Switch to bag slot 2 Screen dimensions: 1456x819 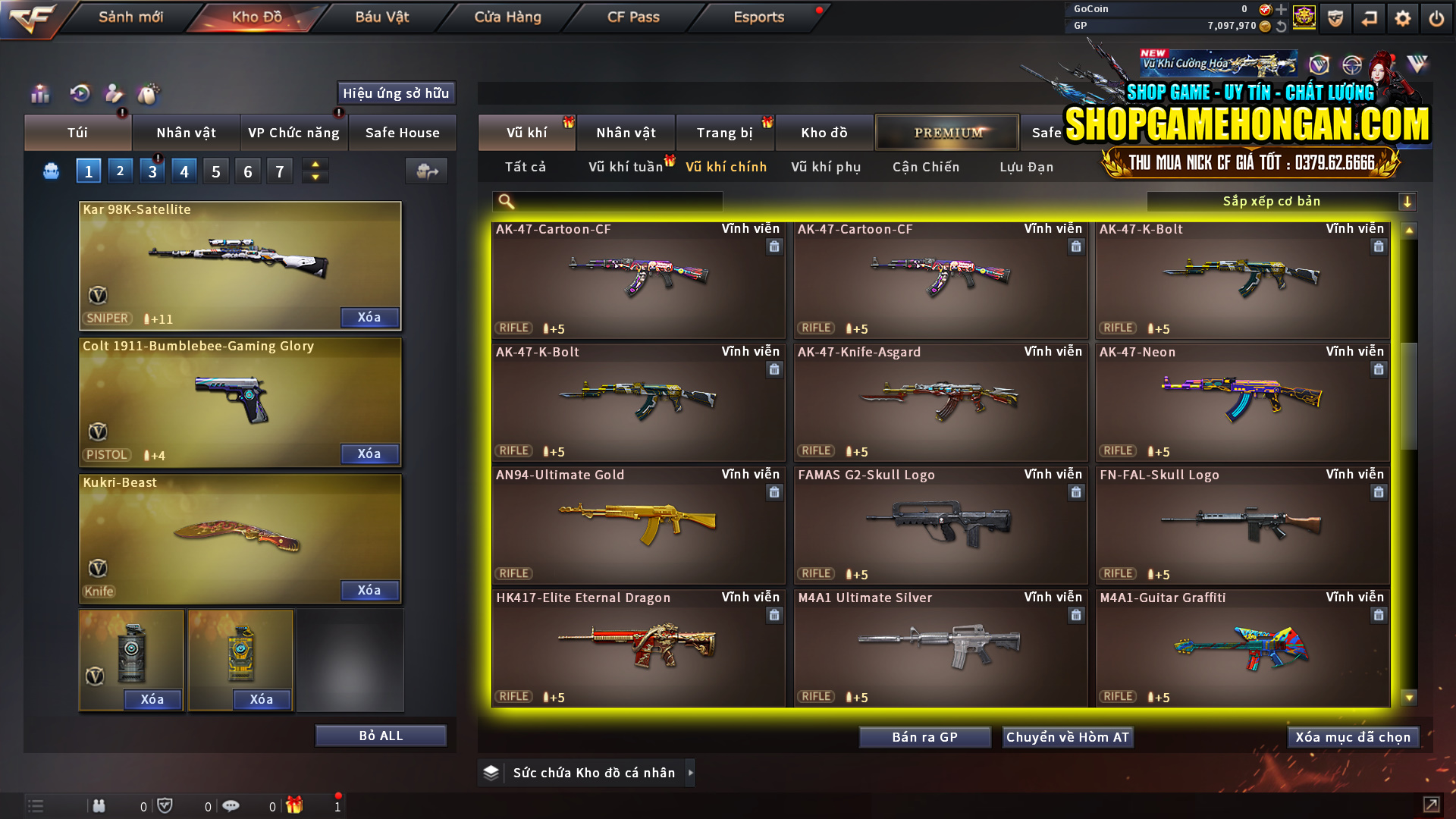pos(120,170)
